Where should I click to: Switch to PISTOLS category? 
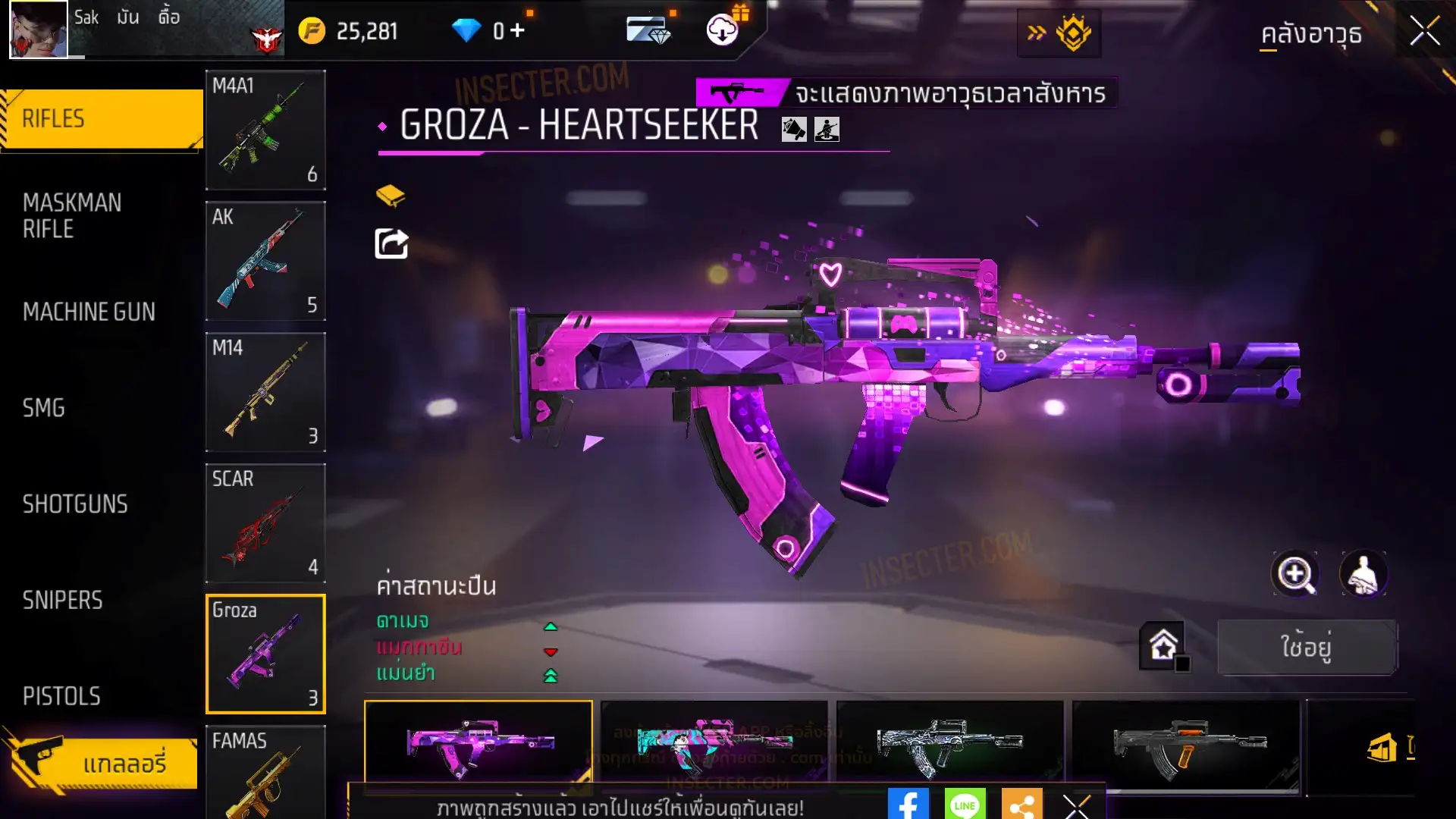[x=61, y=696]
